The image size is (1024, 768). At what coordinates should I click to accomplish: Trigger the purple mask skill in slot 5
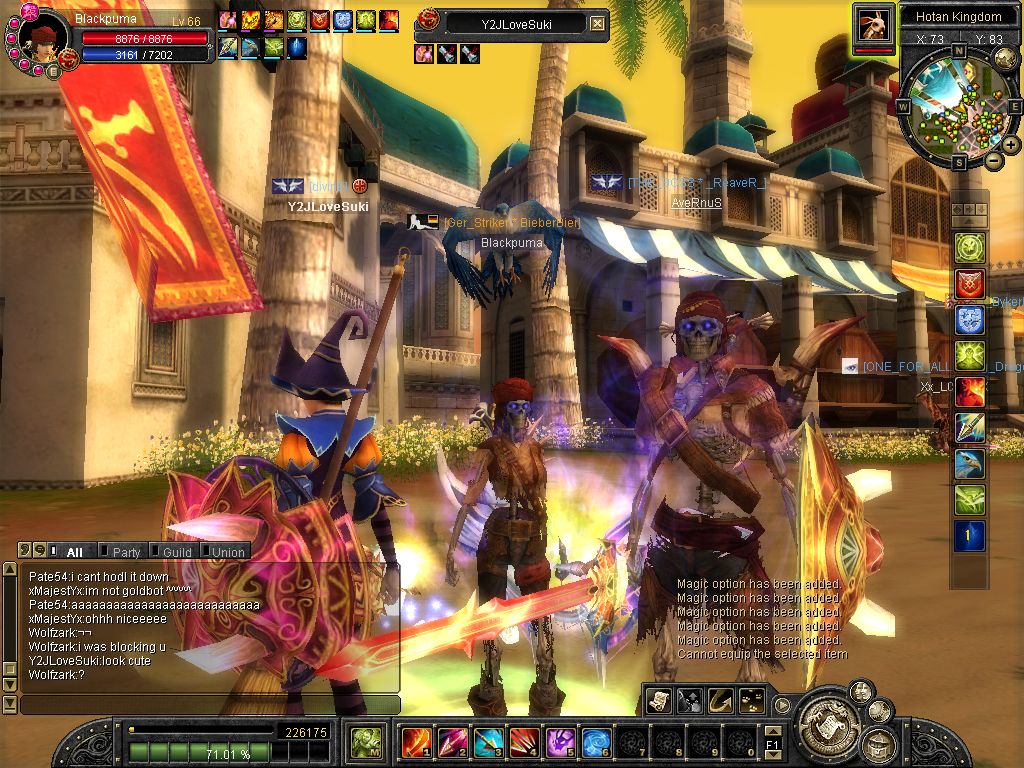[x=560, y=742]
